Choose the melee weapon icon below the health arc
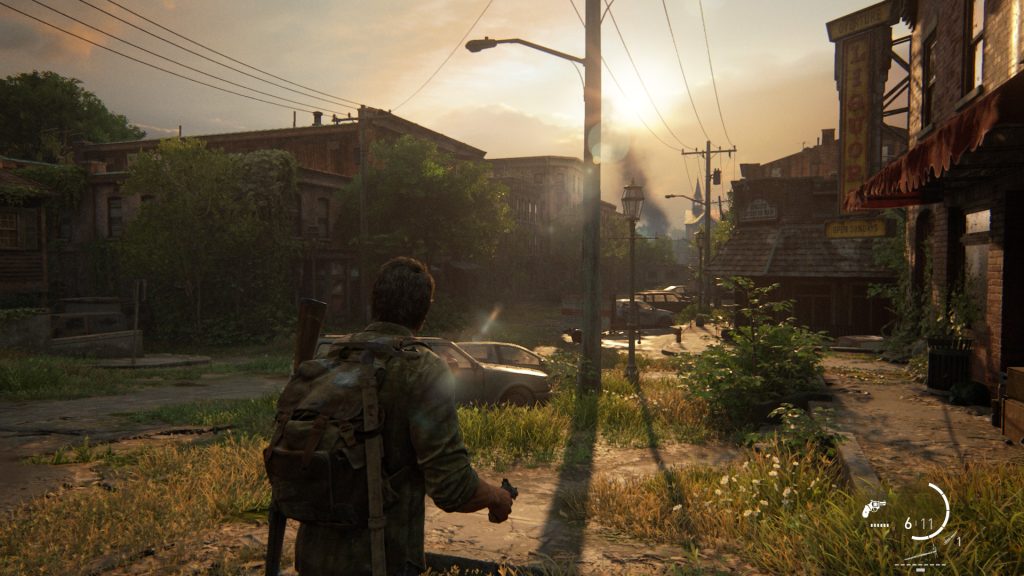The image size is (1024, 576). [923, 553]
